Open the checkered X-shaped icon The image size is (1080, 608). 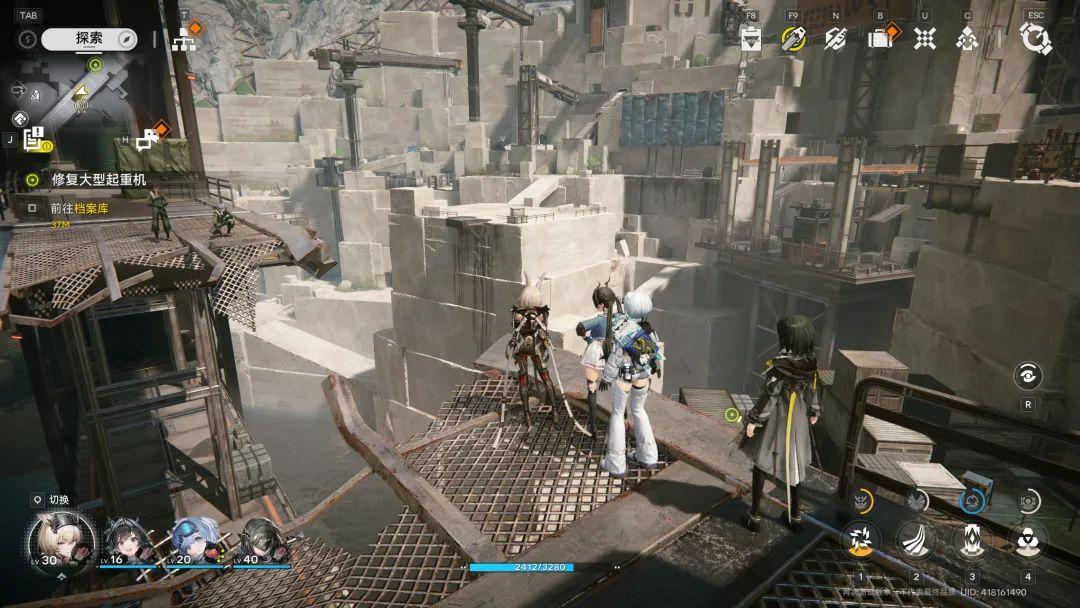click(x=925, y=38)
